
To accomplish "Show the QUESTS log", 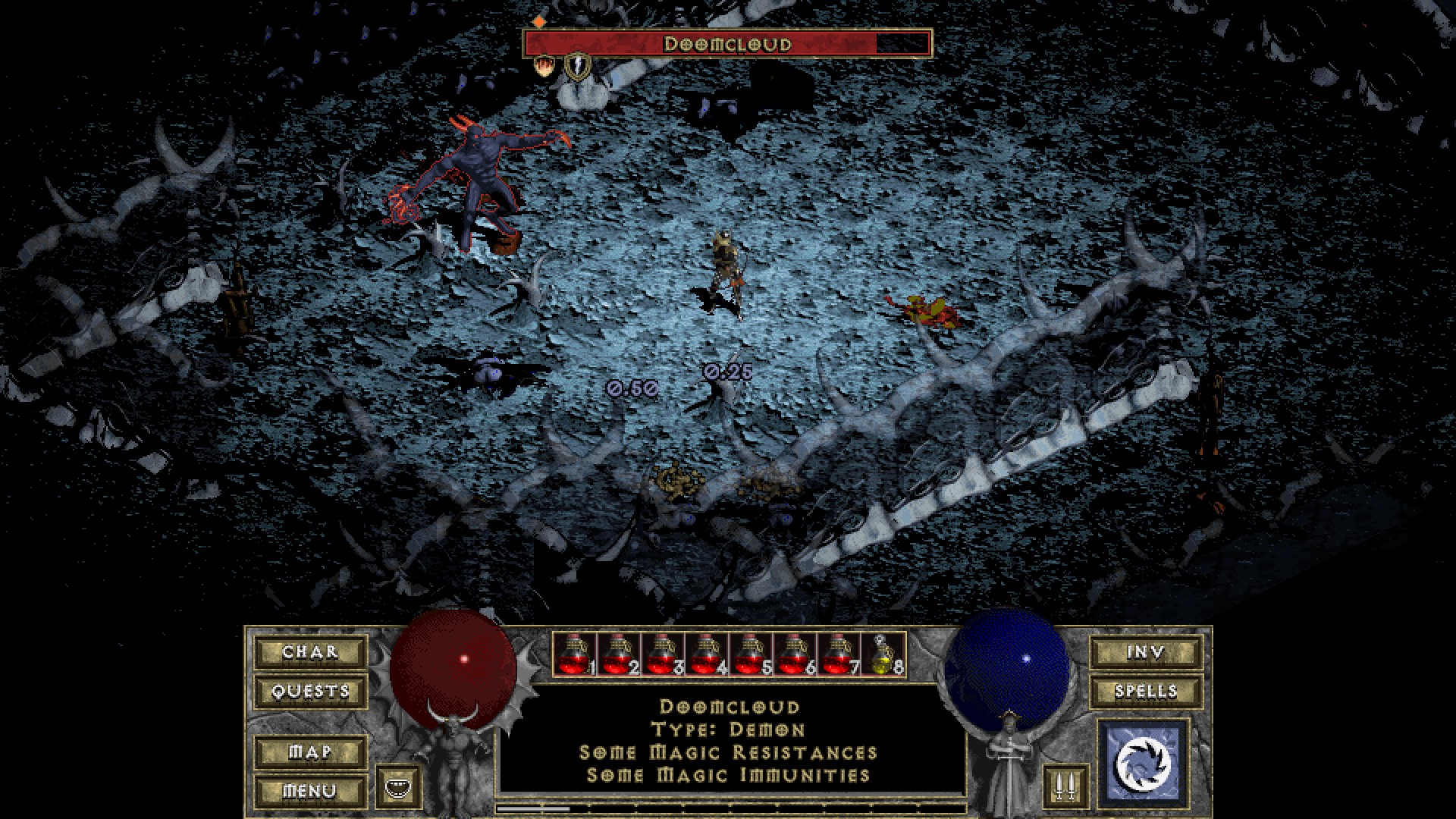I will coord(310,692).
